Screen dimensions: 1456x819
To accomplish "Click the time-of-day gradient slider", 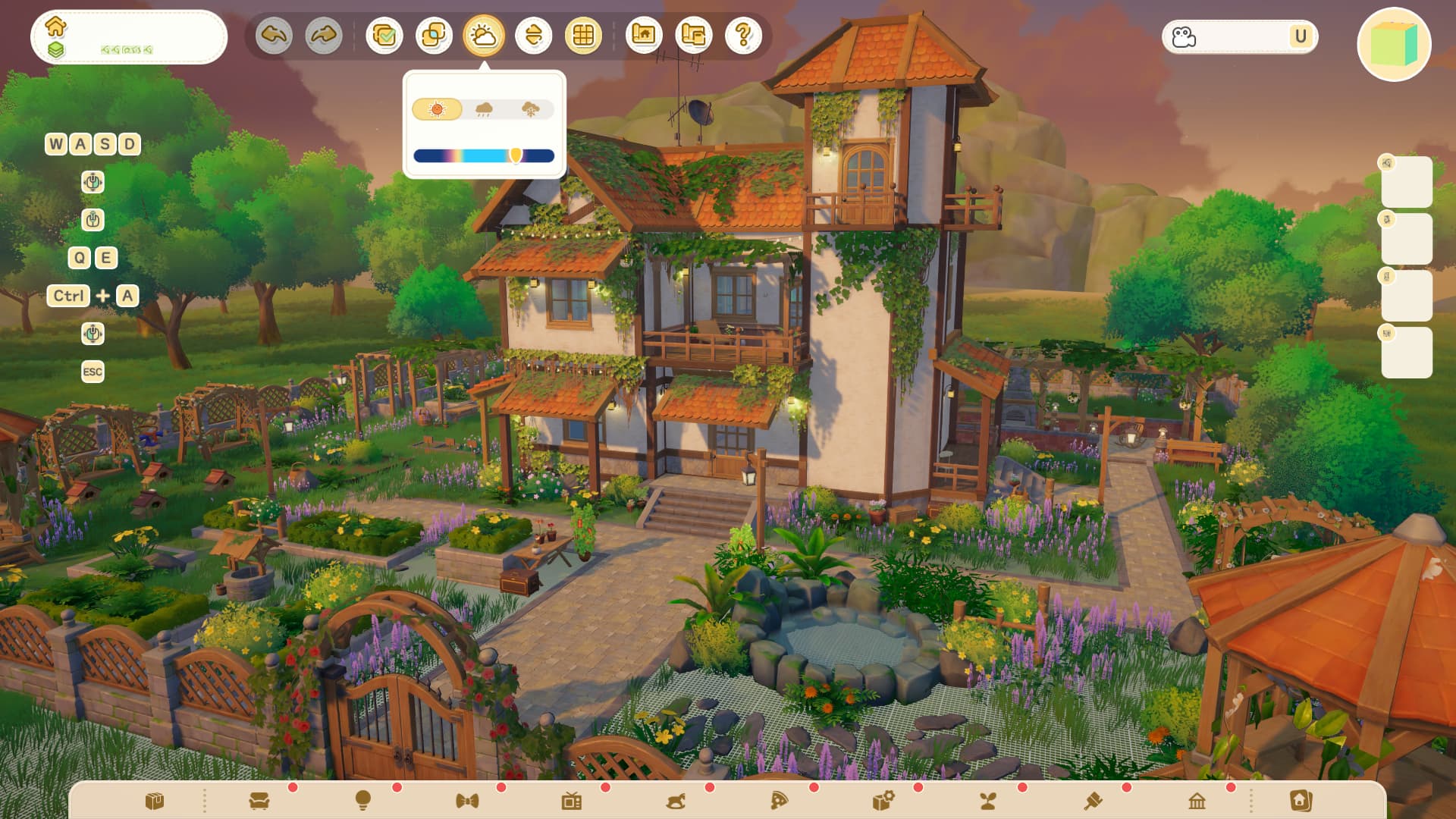I will pyautogui.click(x=484, y=156).
